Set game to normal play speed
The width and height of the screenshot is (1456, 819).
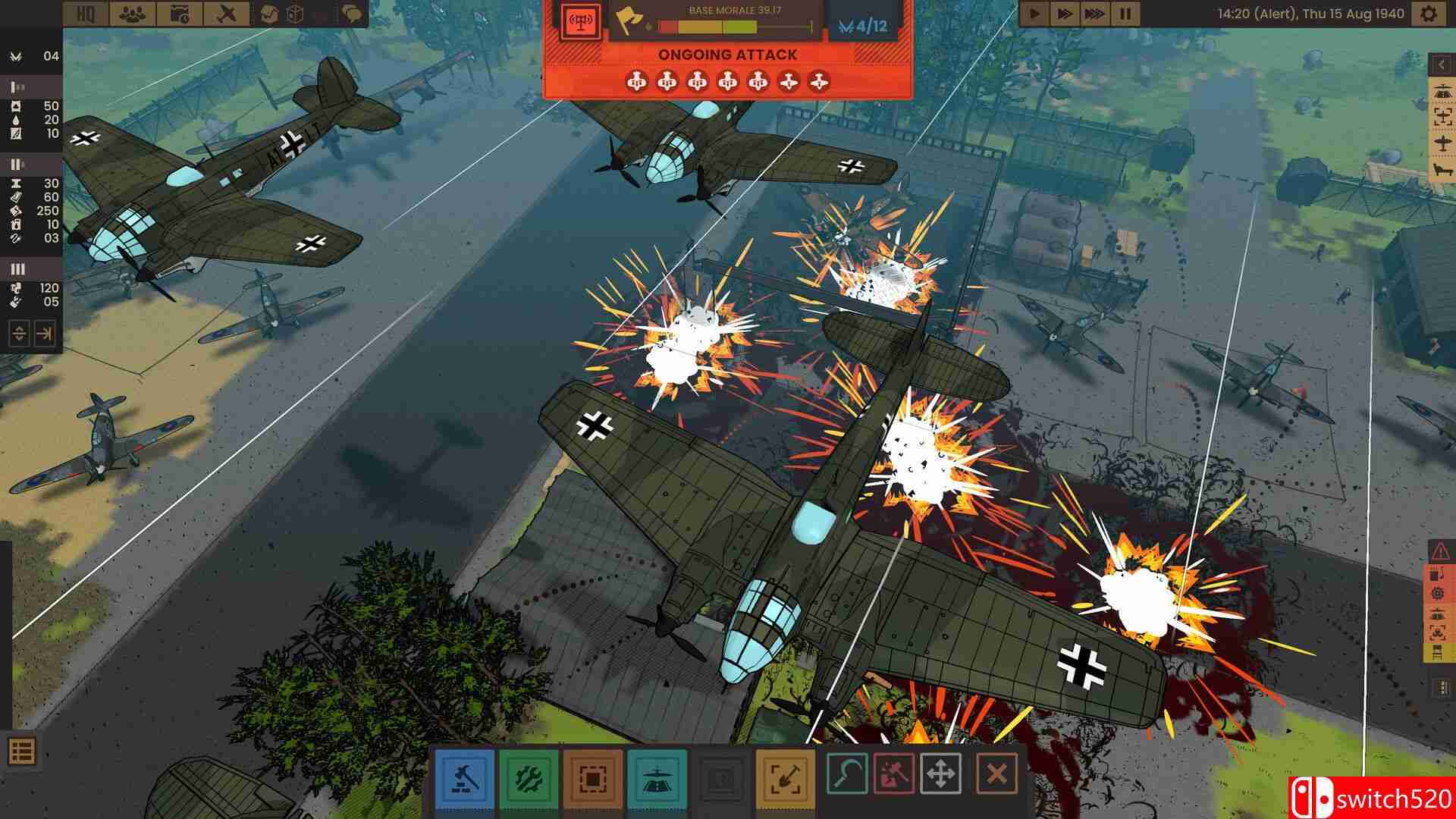tap(1034, 14)
